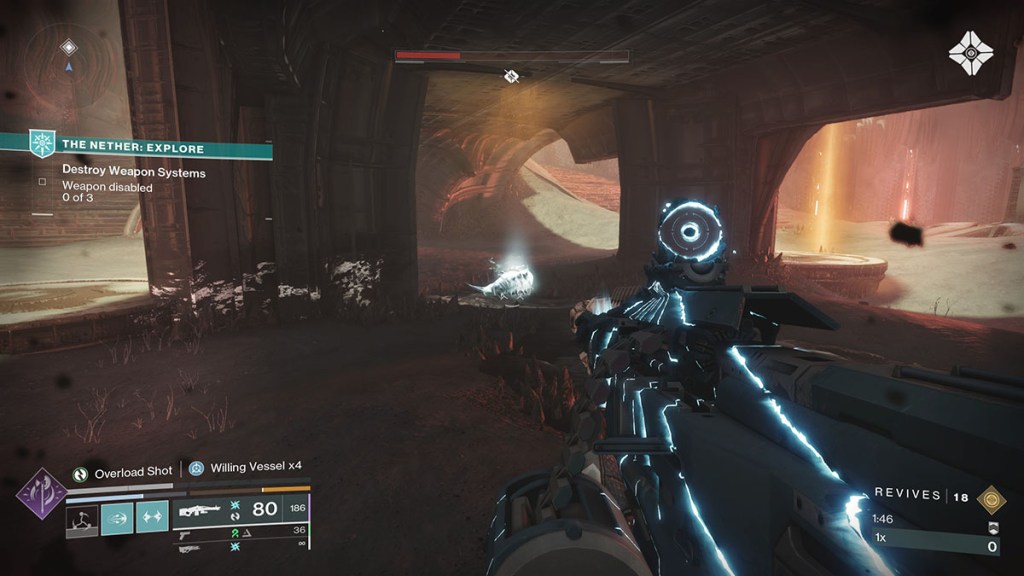Choose the heavy weapon row
This screenshot has height=576, width=1024.
[x=242, y=547]
